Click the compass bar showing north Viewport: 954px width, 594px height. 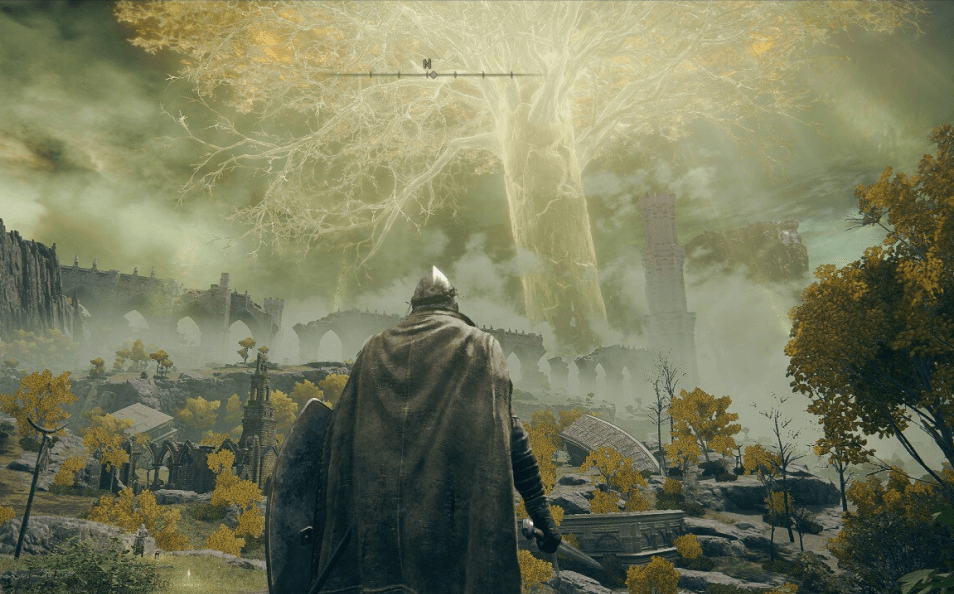(429, 72)
